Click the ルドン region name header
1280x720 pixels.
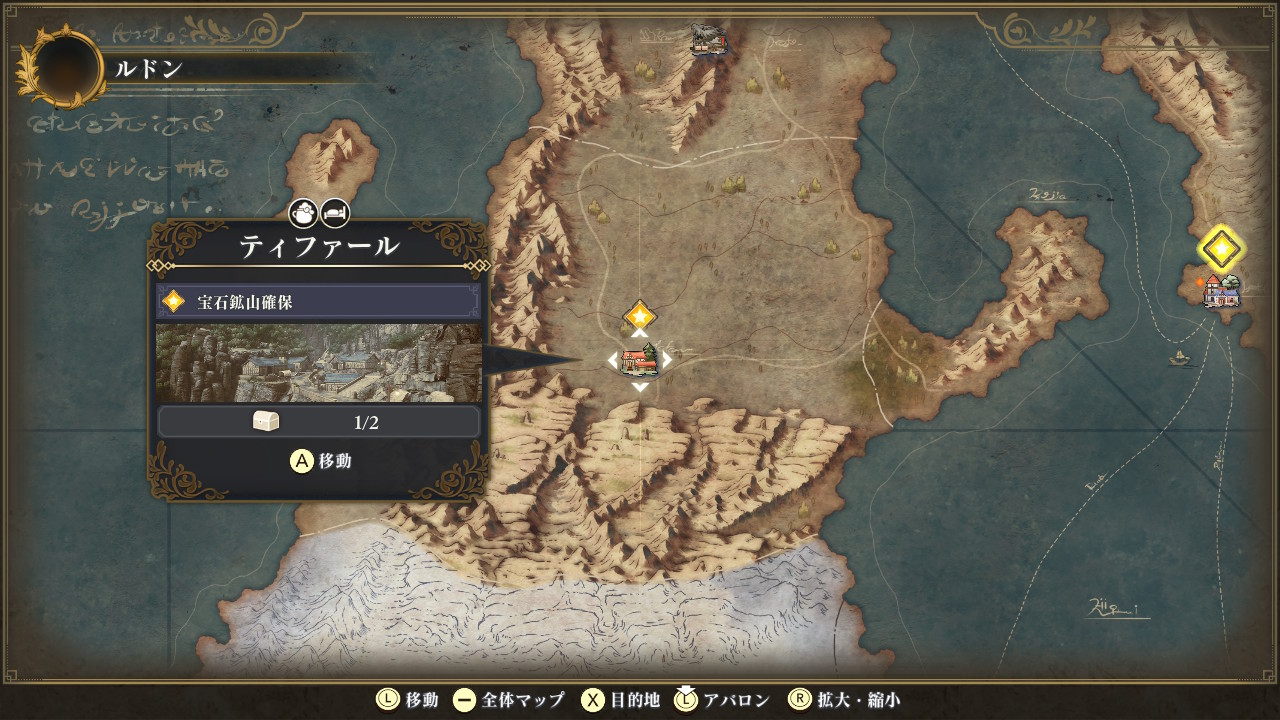pyautogui.click(x=150, y=69)
